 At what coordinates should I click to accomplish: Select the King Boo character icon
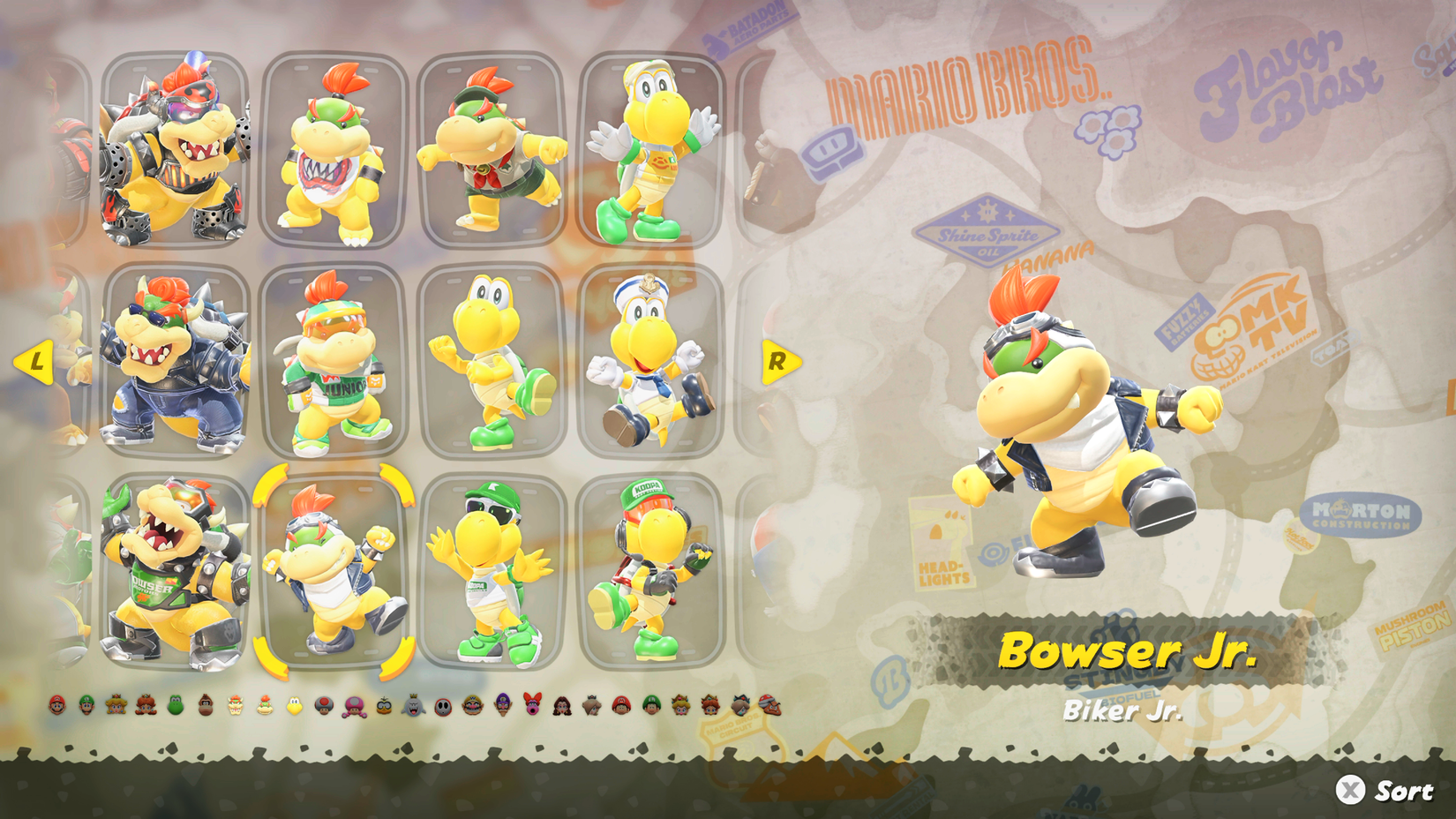point(415,706)
